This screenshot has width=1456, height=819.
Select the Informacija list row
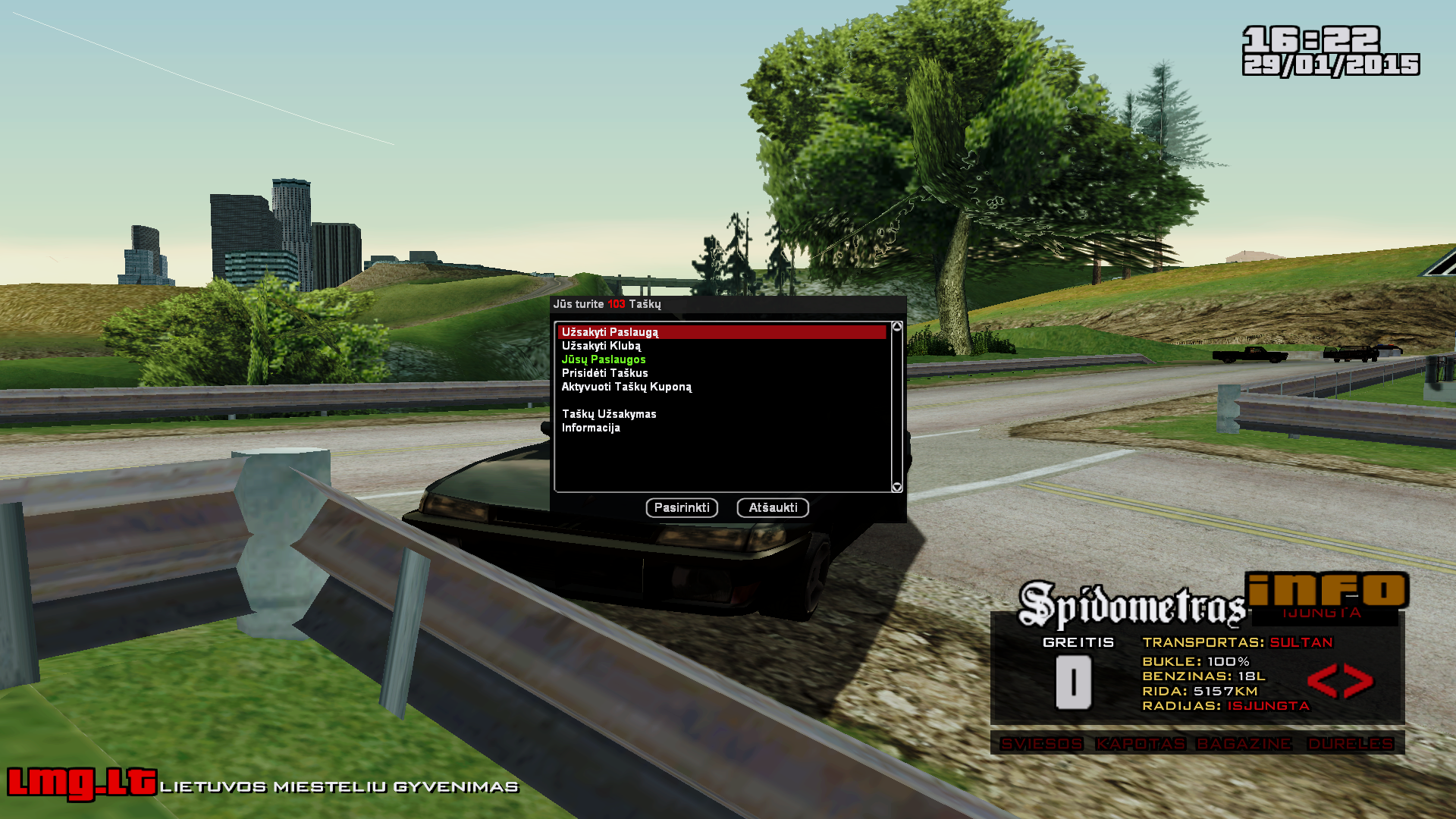click(591, 428)
